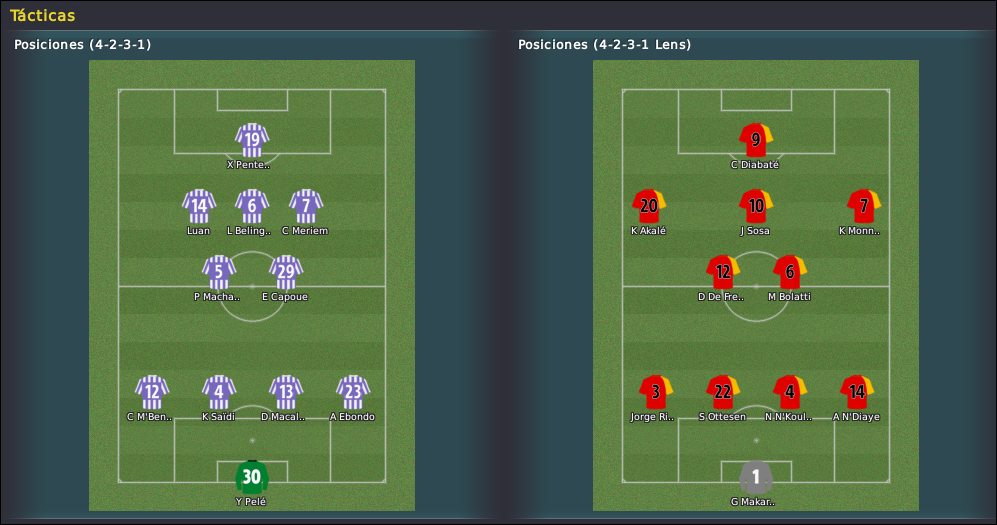997x525 pixels.
Task: Select J Sosa's number 10 shirt
Action: tap(756, 206)
